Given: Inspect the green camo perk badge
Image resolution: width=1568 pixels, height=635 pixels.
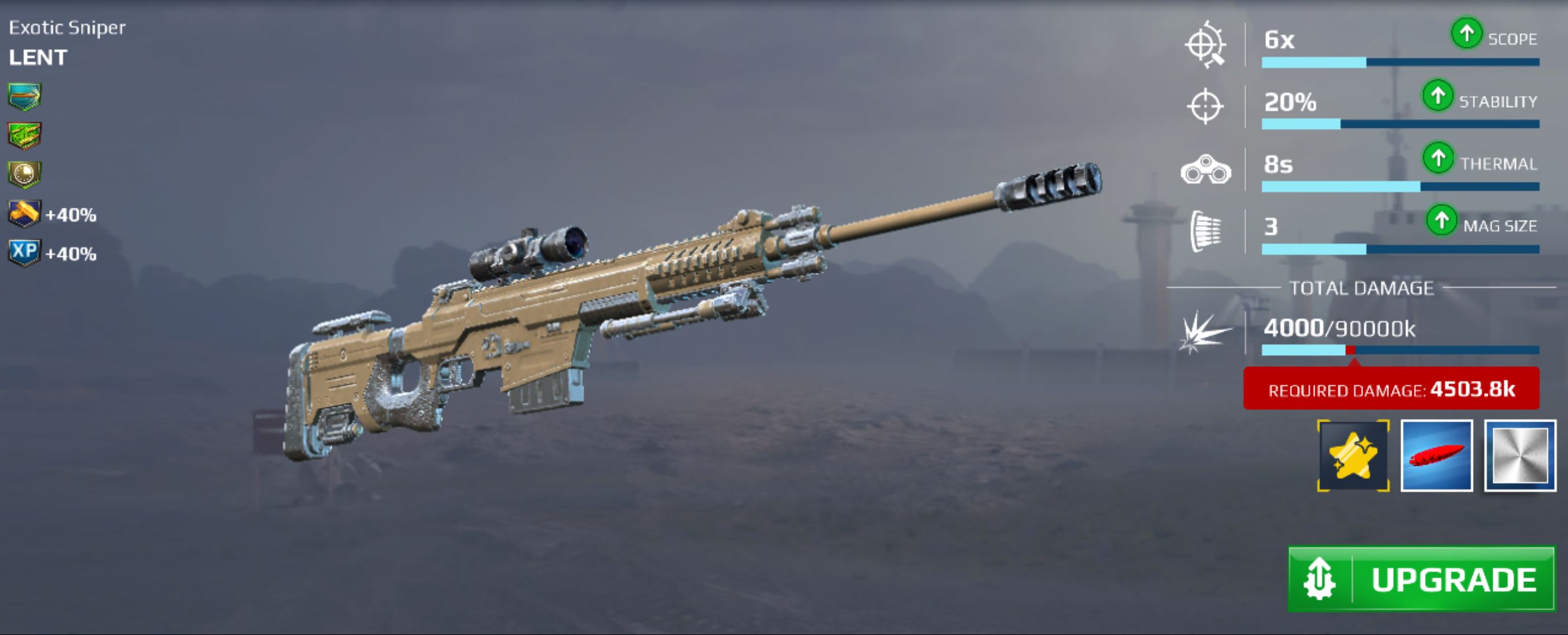Looking at the screenshot, I should click(x=25, y=135).
